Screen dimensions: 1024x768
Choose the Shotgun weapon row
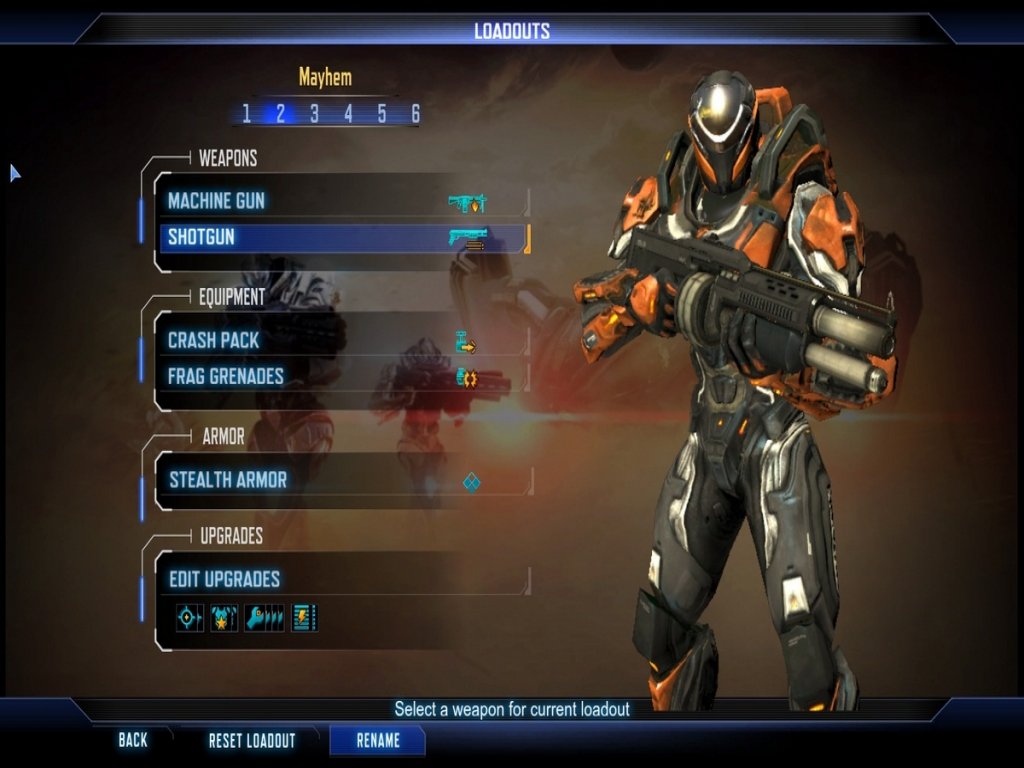[340, 238]
